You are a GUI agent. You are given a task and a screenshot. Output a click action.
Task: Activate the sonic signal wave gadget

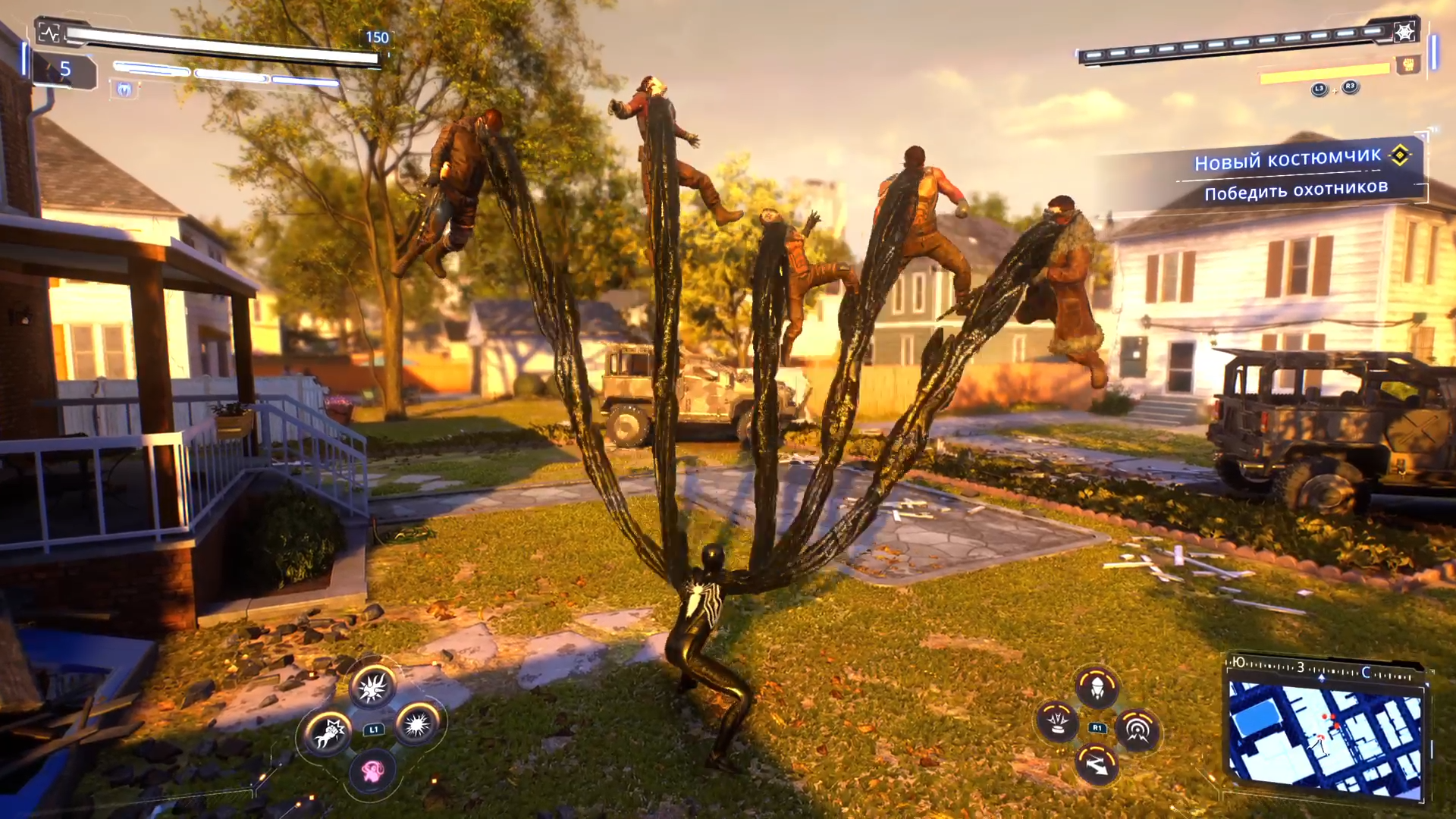[1137, 730]
